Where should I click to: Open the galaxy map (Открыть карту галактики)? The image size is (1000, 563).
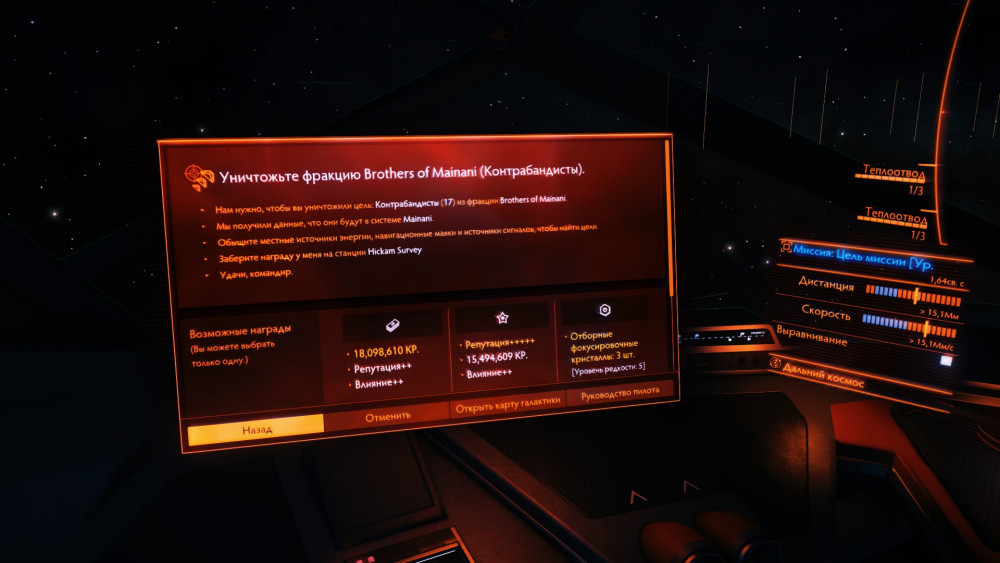(507, 405)
